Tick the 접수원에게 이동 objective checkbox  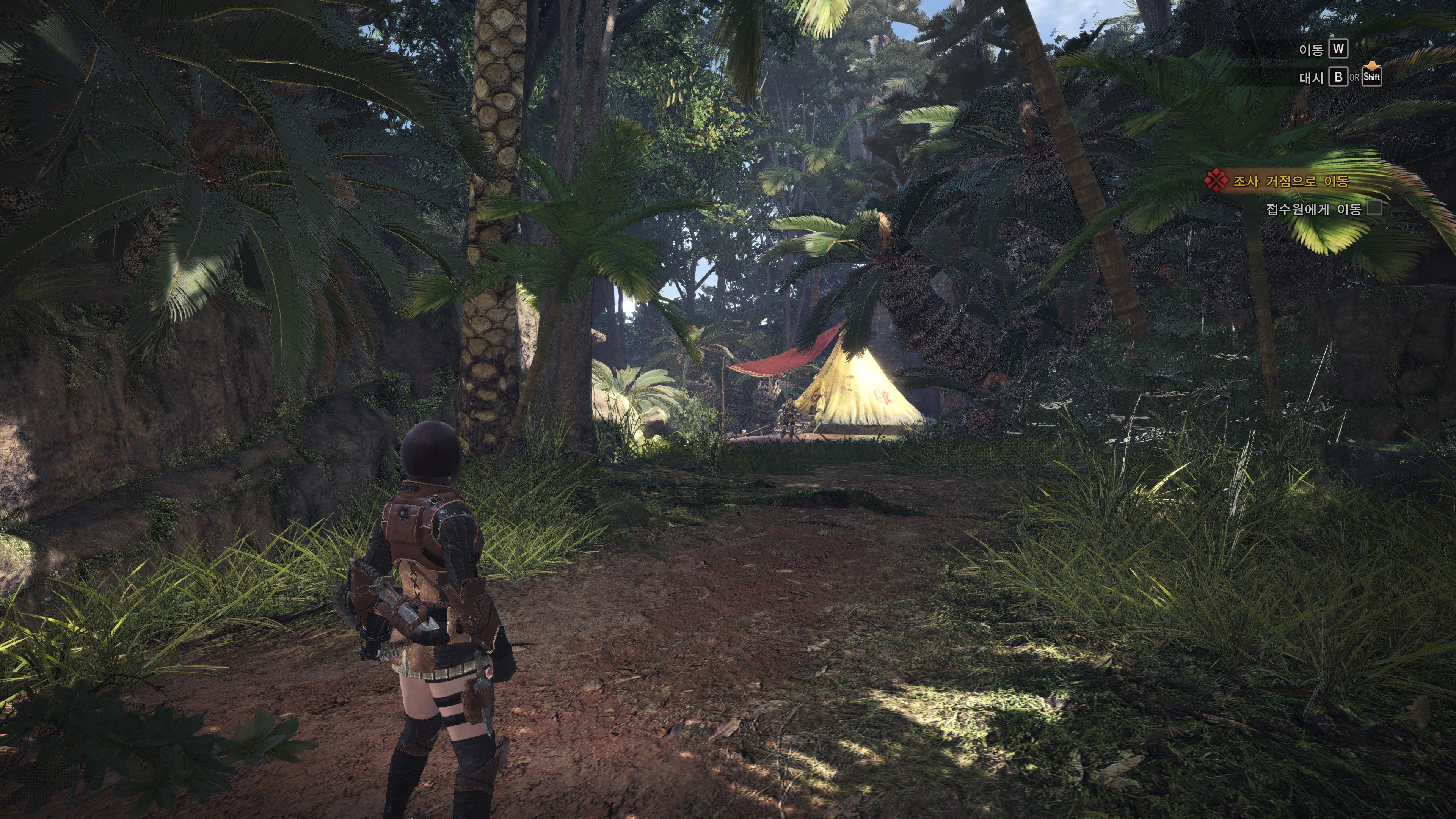1374,209
